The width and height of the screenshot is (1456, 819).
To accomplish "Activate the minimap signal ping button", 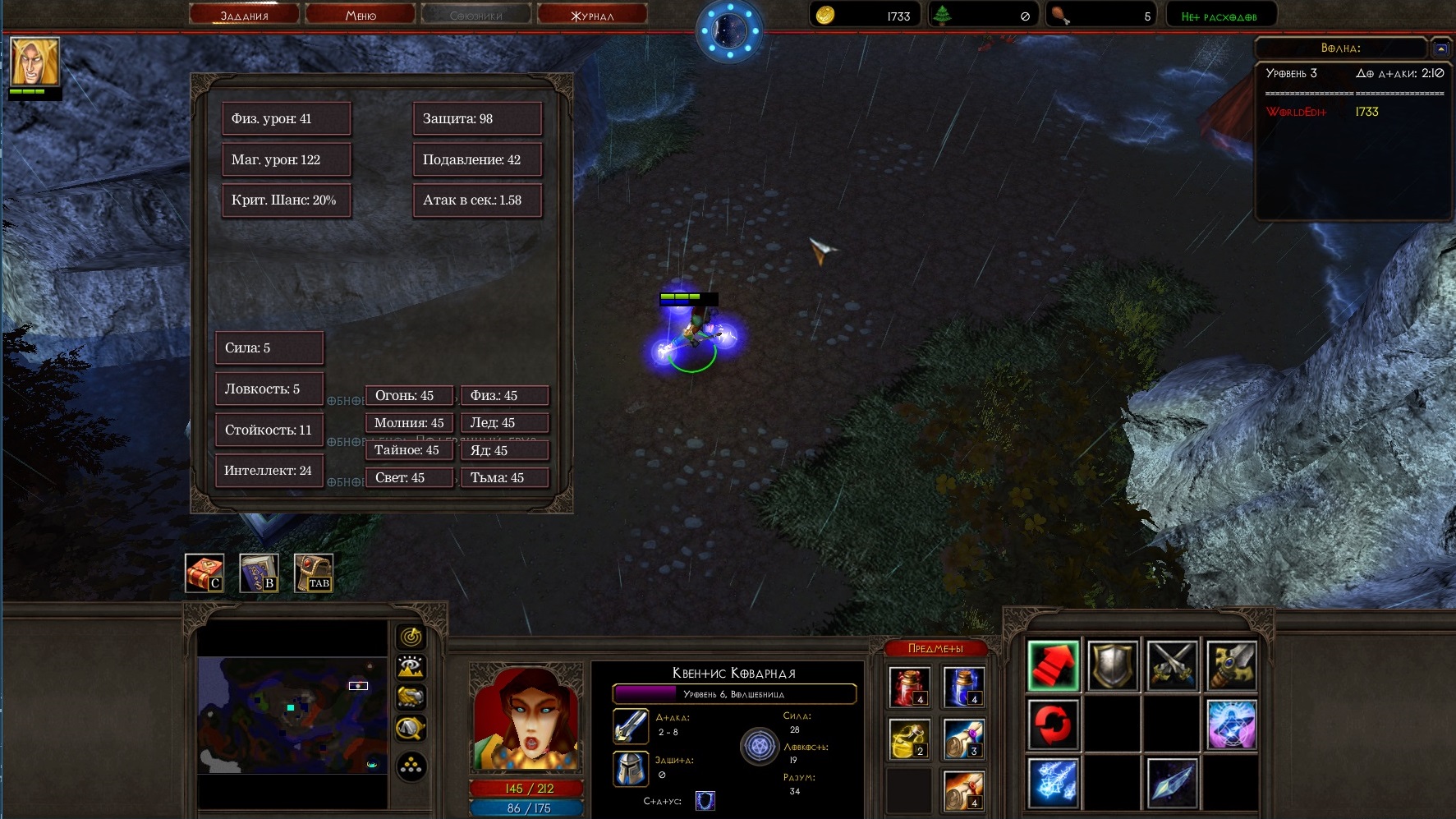I will [411, 637].
